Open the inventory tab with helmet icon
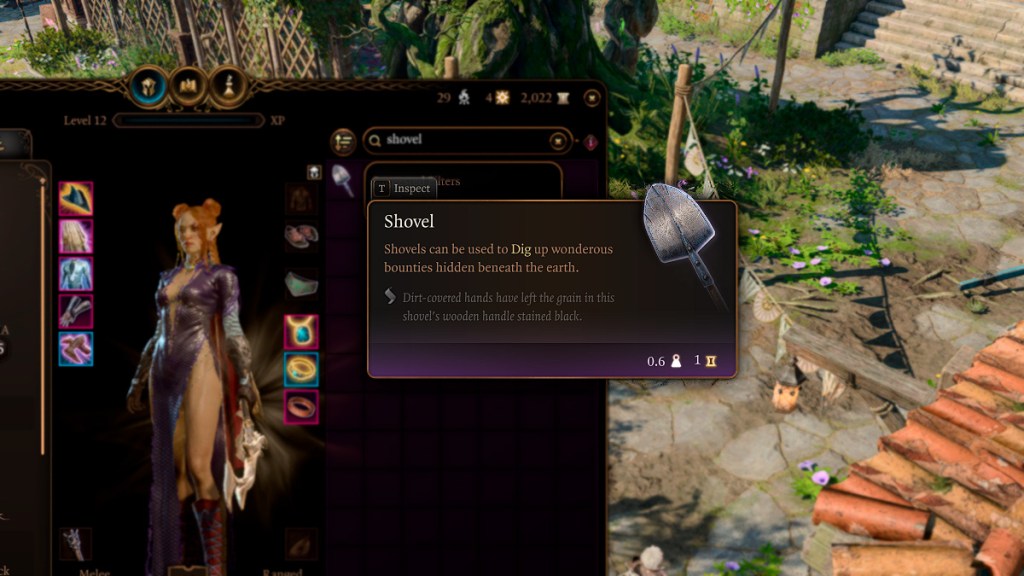1024x576 pixels. [149, 87]
